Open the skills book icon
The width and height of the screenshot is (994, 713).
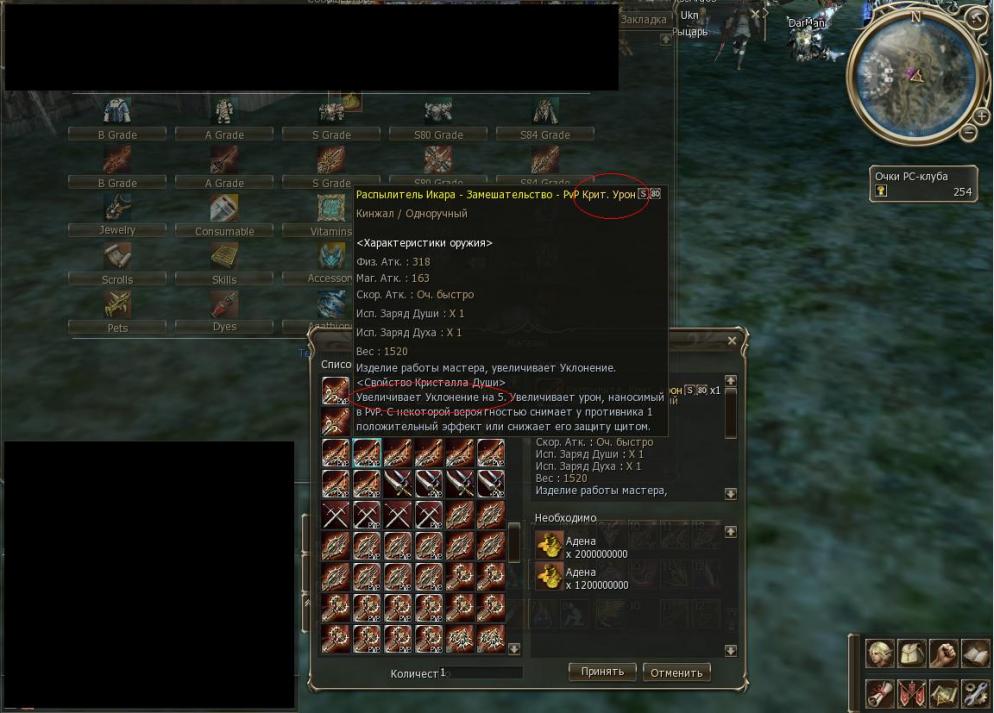pyautogui.click(x=975, y=653)
